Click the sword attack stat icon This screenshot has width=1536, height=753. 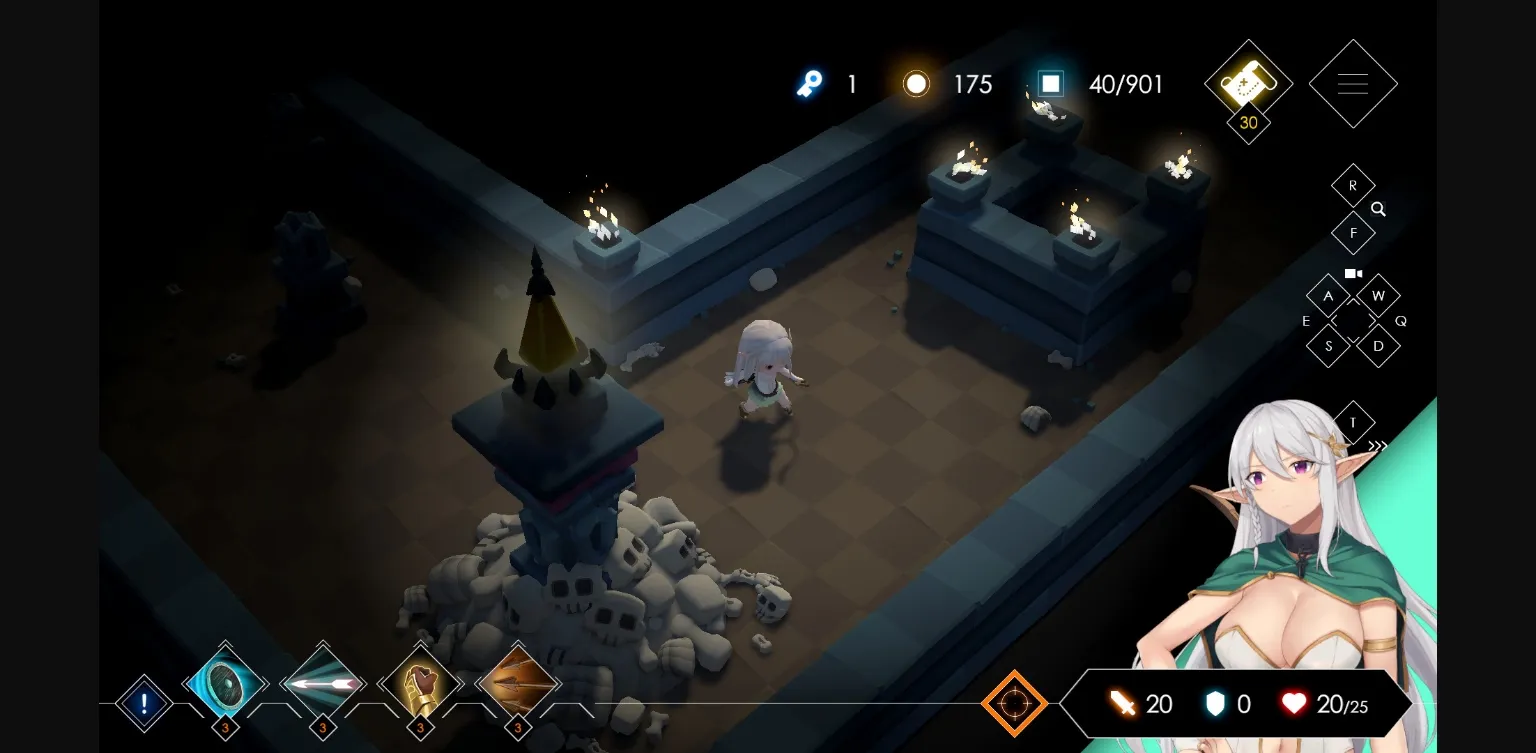(1122, 703)
